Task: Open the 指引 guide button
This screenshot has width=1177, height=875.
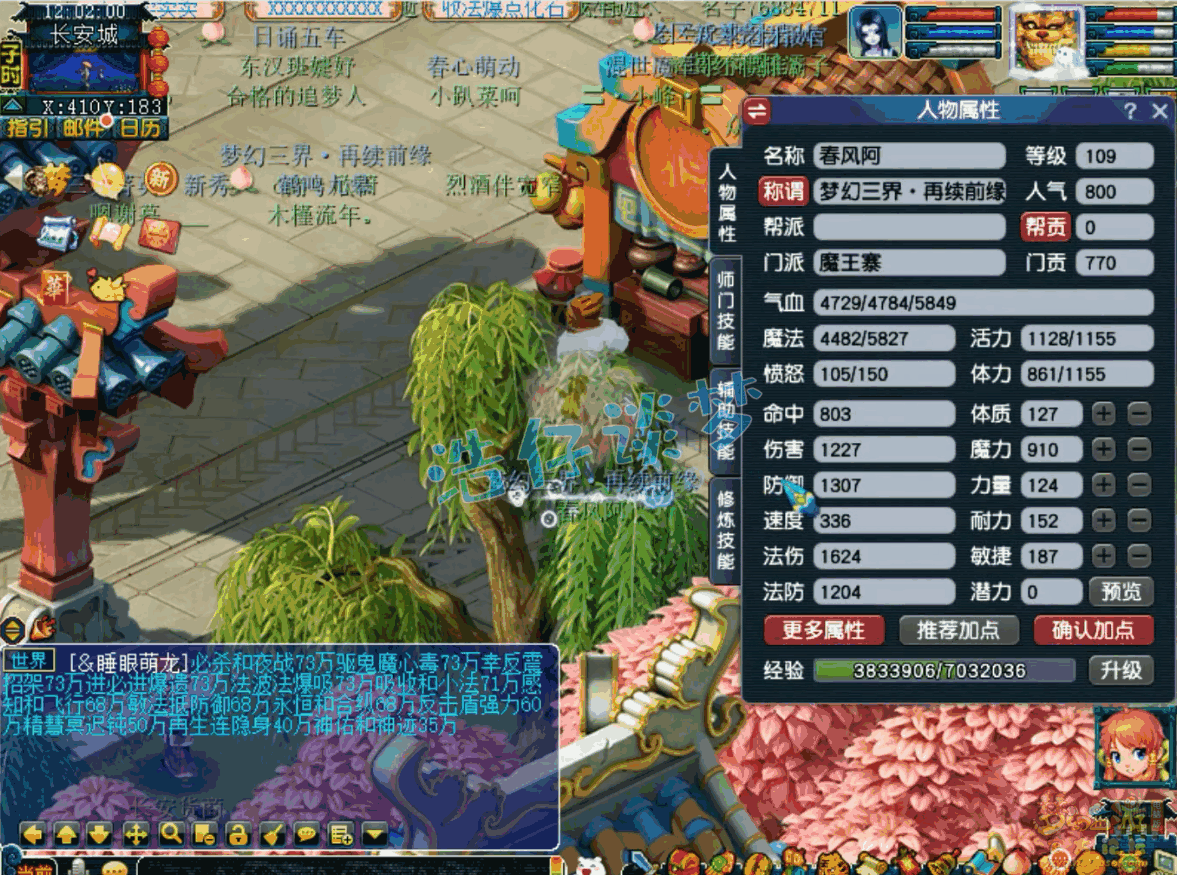Action: (x=28, y=127)
